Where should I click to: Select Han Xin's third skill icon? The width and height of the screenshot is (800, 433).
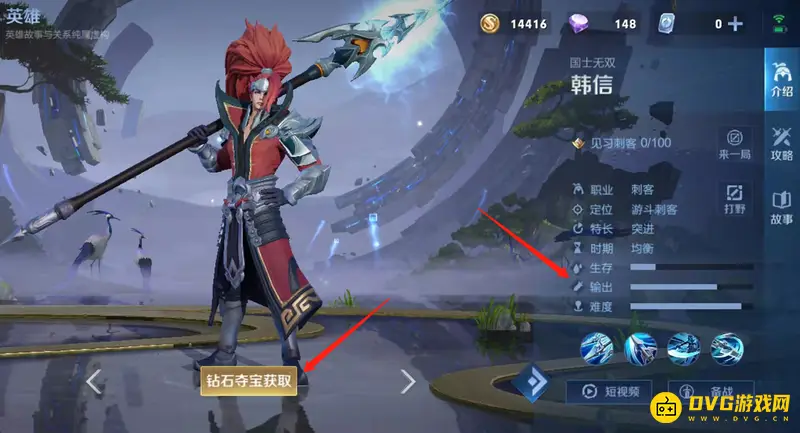point(683,349)
